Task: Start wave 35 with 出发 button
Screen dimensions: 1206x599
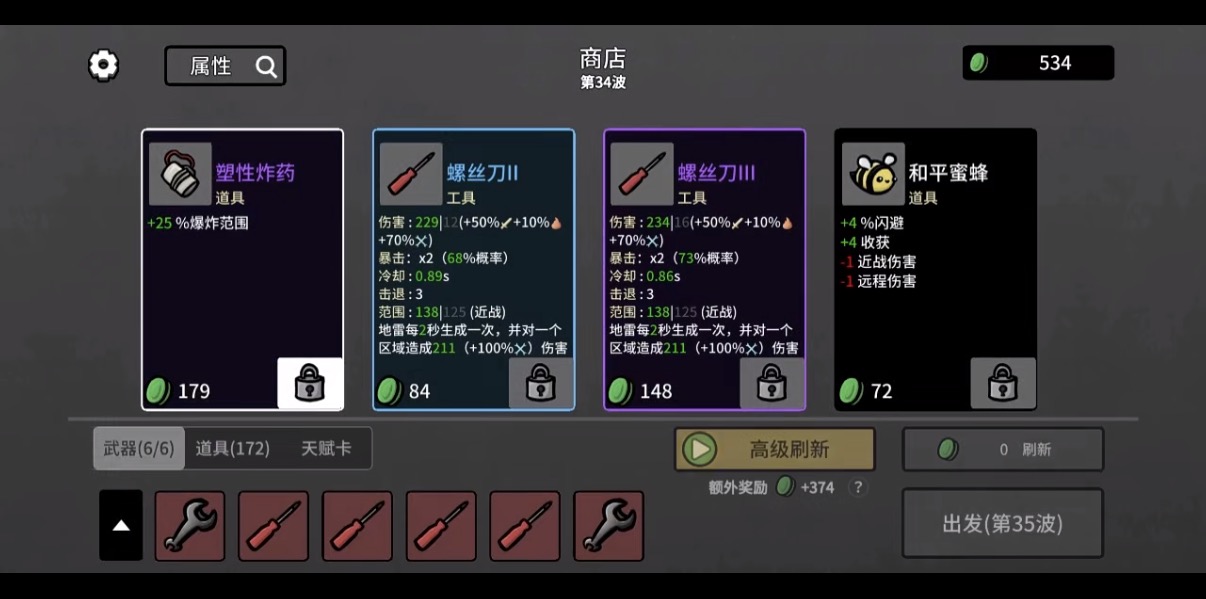Action: 1003,523
